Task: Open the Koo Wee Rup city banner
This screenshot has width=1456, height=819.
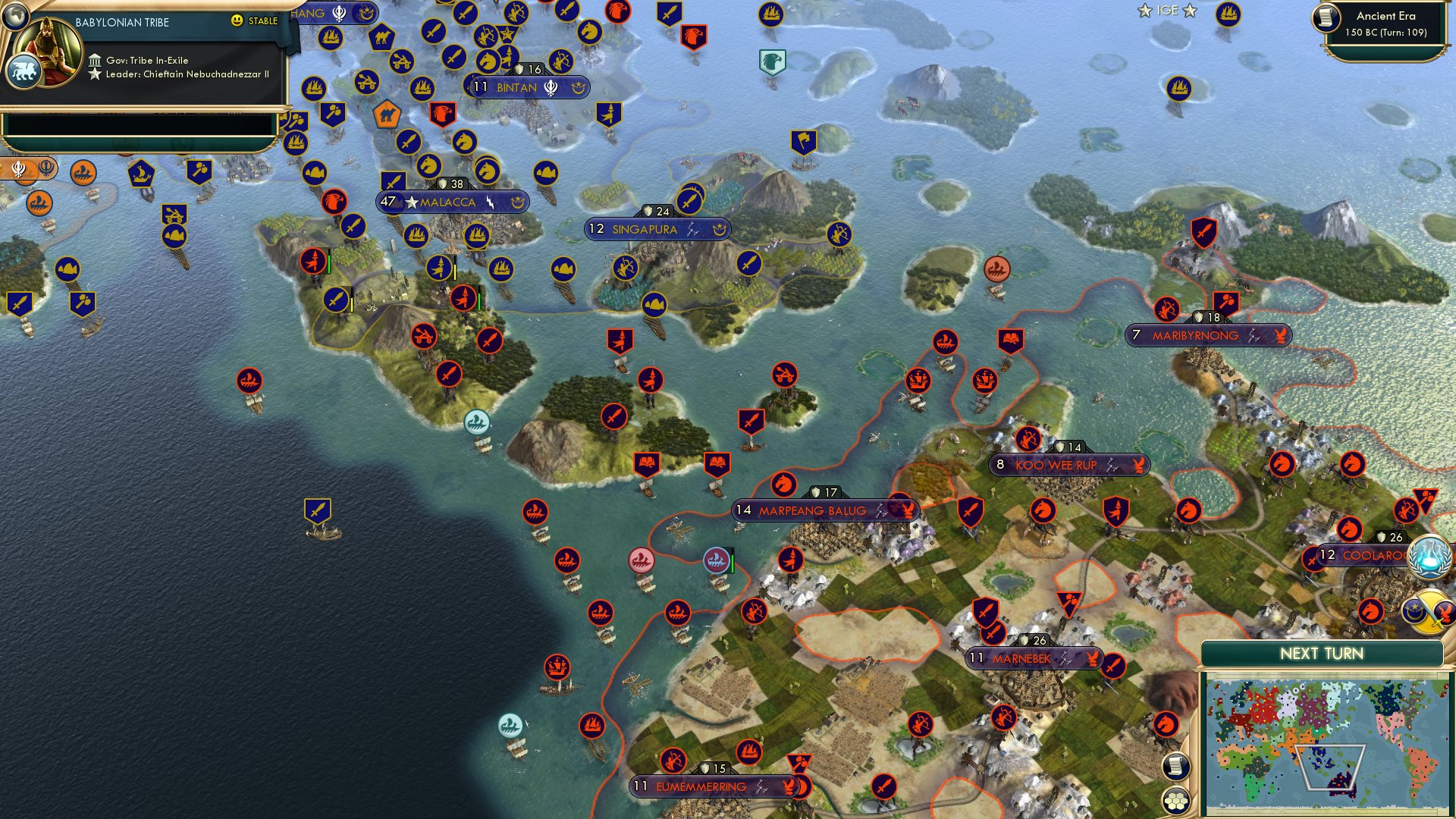Action: [x=1068, y=465]
